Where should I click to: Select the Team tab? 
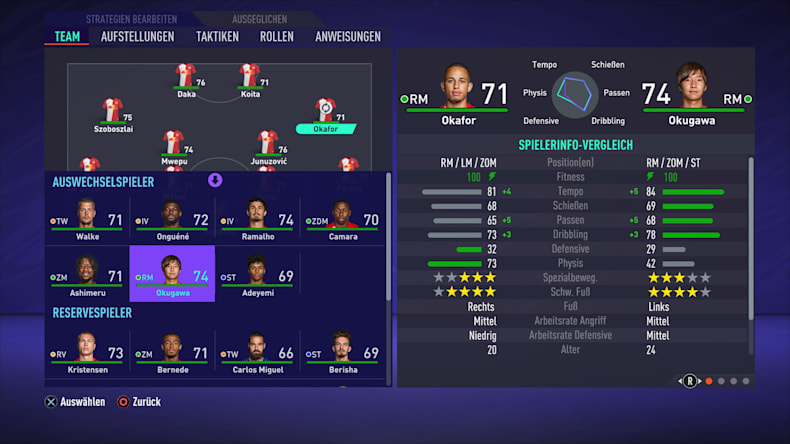67,37
